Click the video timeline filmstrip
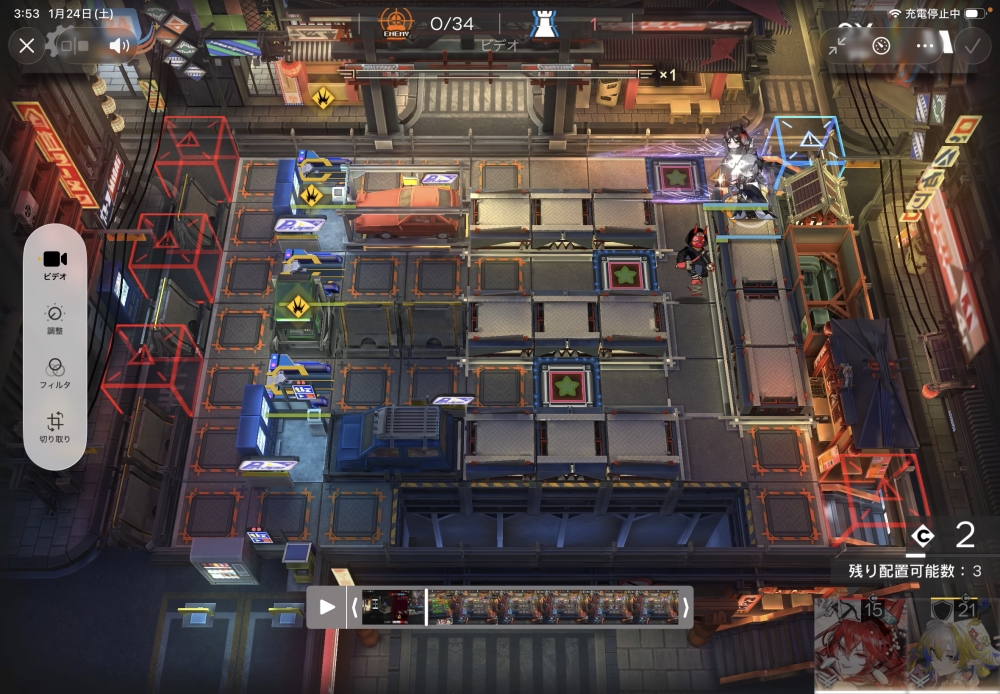Image resolution: width=1000 pixels, height=694 pixels. tap(520, 607)
